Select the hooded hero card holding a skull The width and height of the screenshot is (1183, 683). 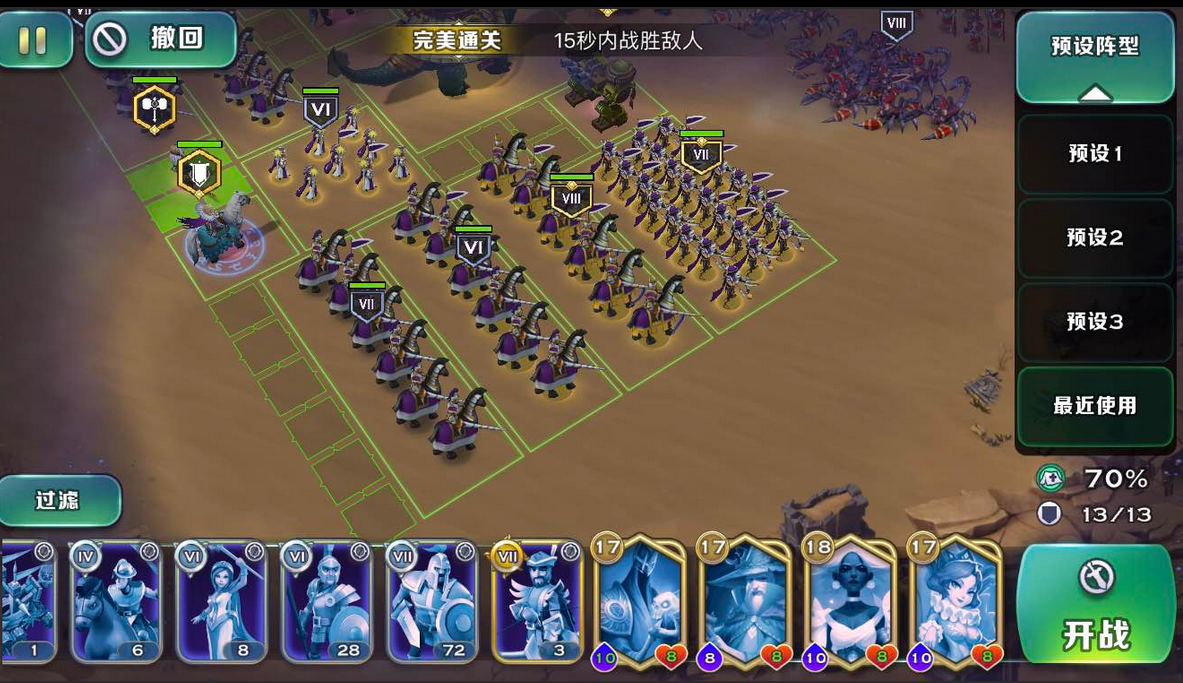[x=640, y=600]
